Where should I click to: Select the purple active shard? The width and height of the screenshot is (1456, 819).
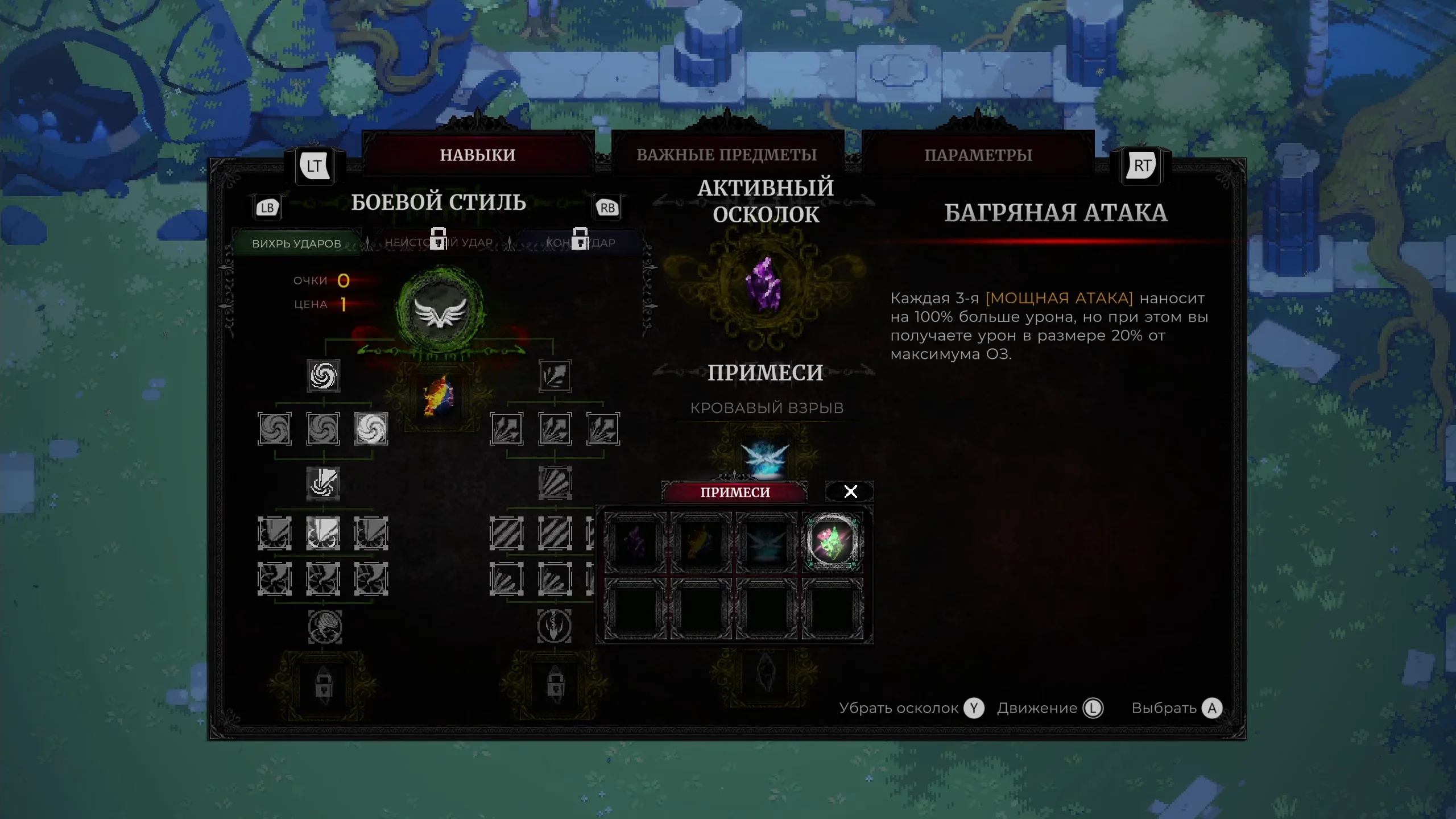pyautogui.click(x=764, y=285)
